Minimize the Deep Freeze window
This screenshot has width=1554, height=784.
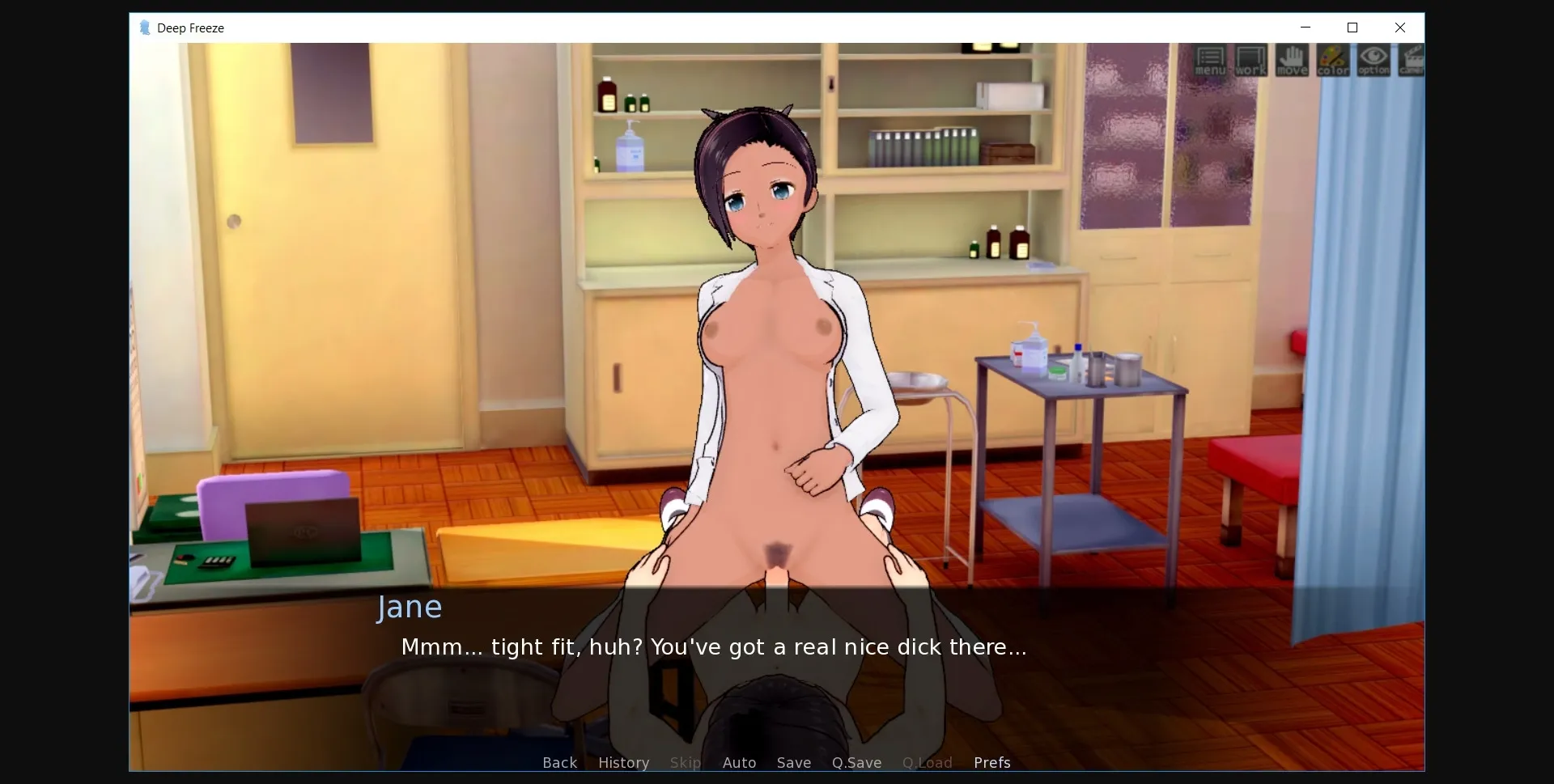pyautogui.click(x=1306, y=28)
